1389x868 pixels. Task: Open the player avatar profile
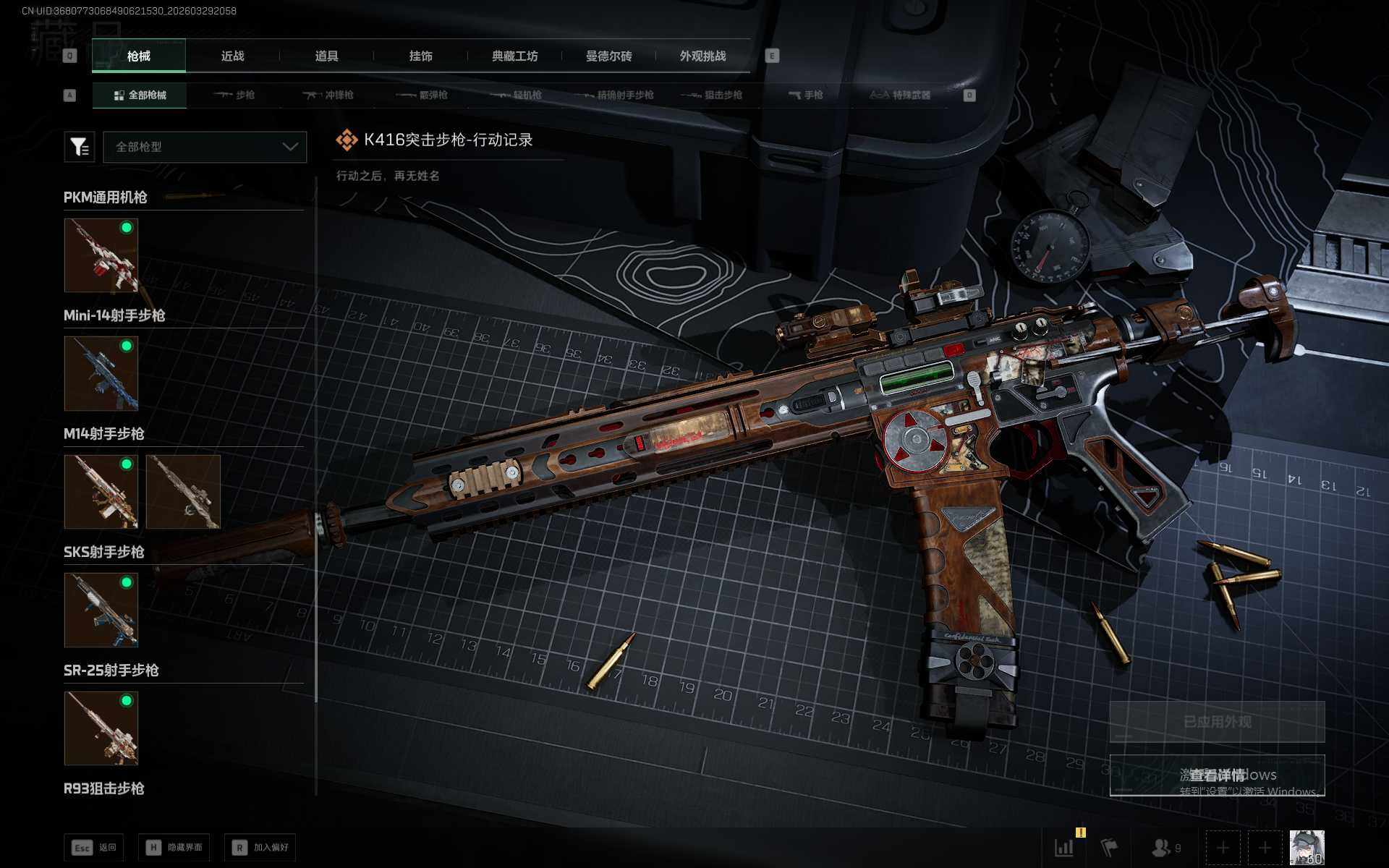[x=1307, y=847]
